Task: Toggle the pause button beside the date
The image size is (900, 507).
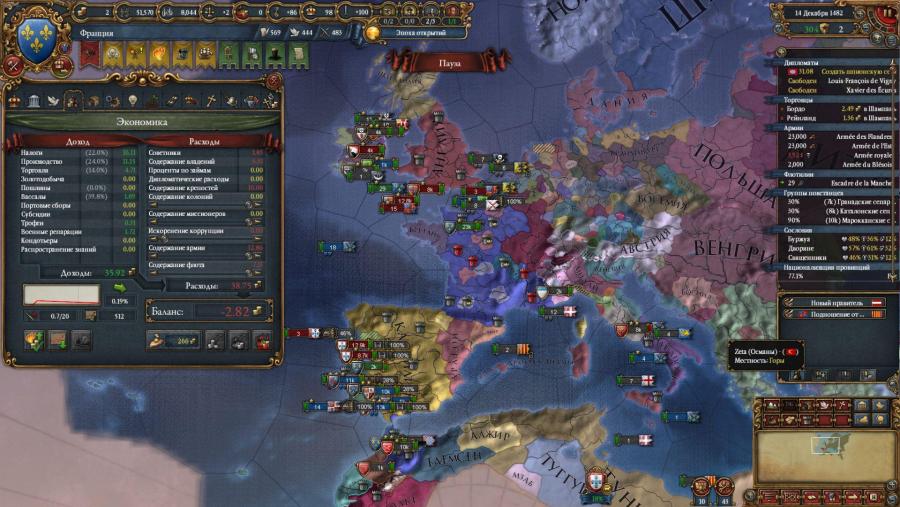Action: click(885, 14)
